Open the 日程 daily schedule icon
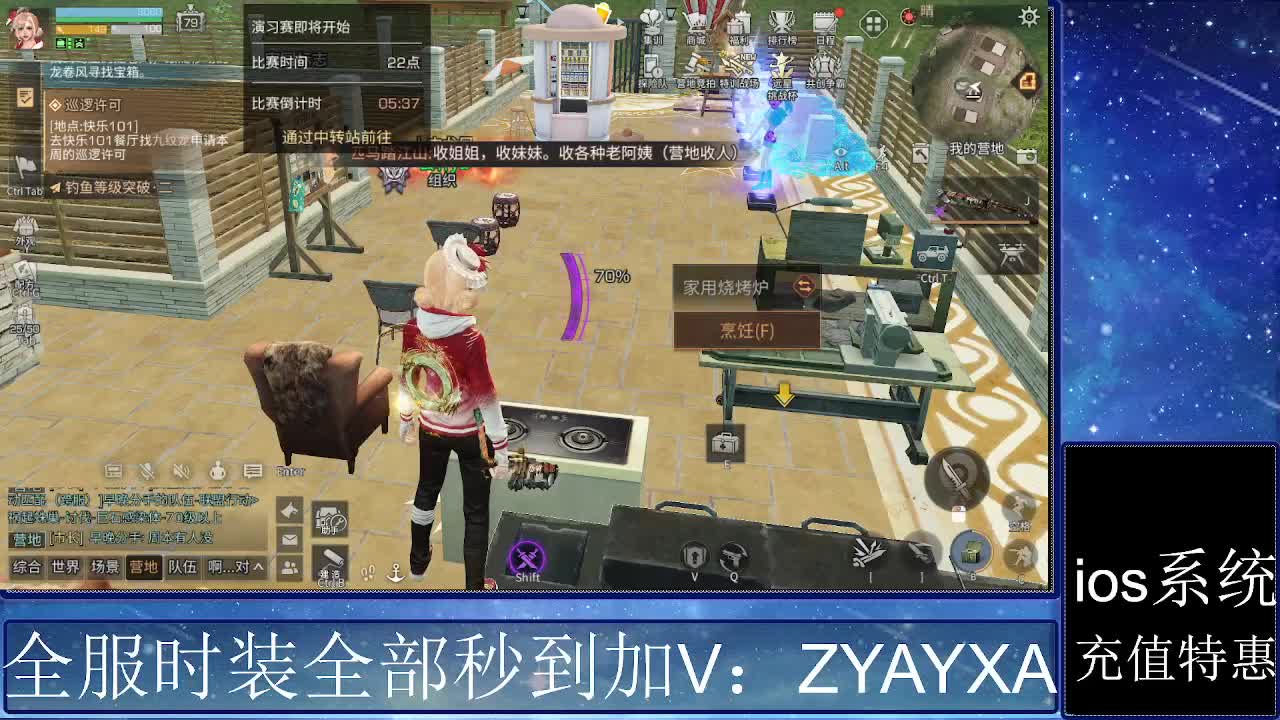This screenshot has width=1280, height=720. [824, 21]
